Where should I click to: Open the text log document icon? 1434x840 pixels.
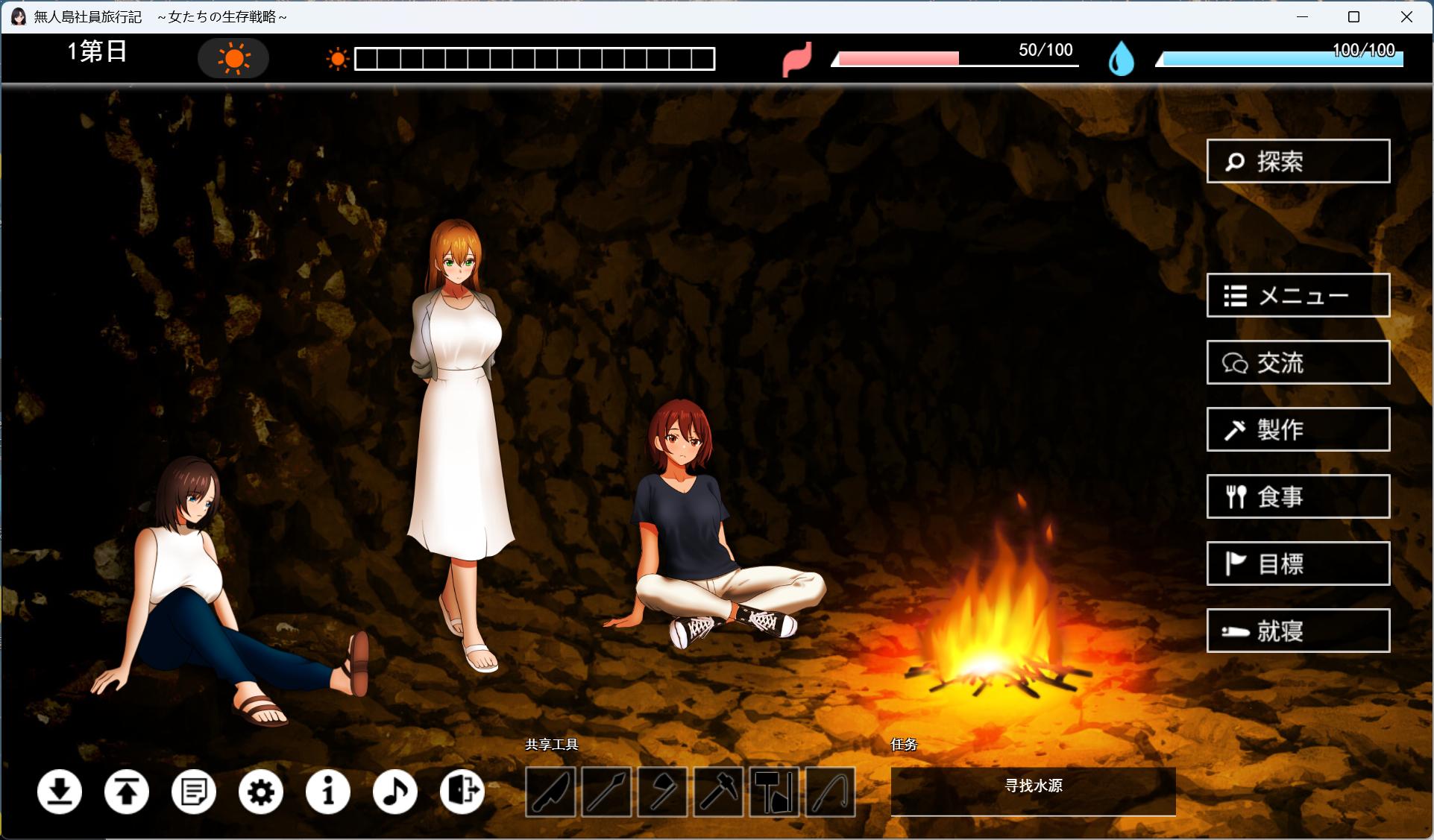(x=194, y=792)
